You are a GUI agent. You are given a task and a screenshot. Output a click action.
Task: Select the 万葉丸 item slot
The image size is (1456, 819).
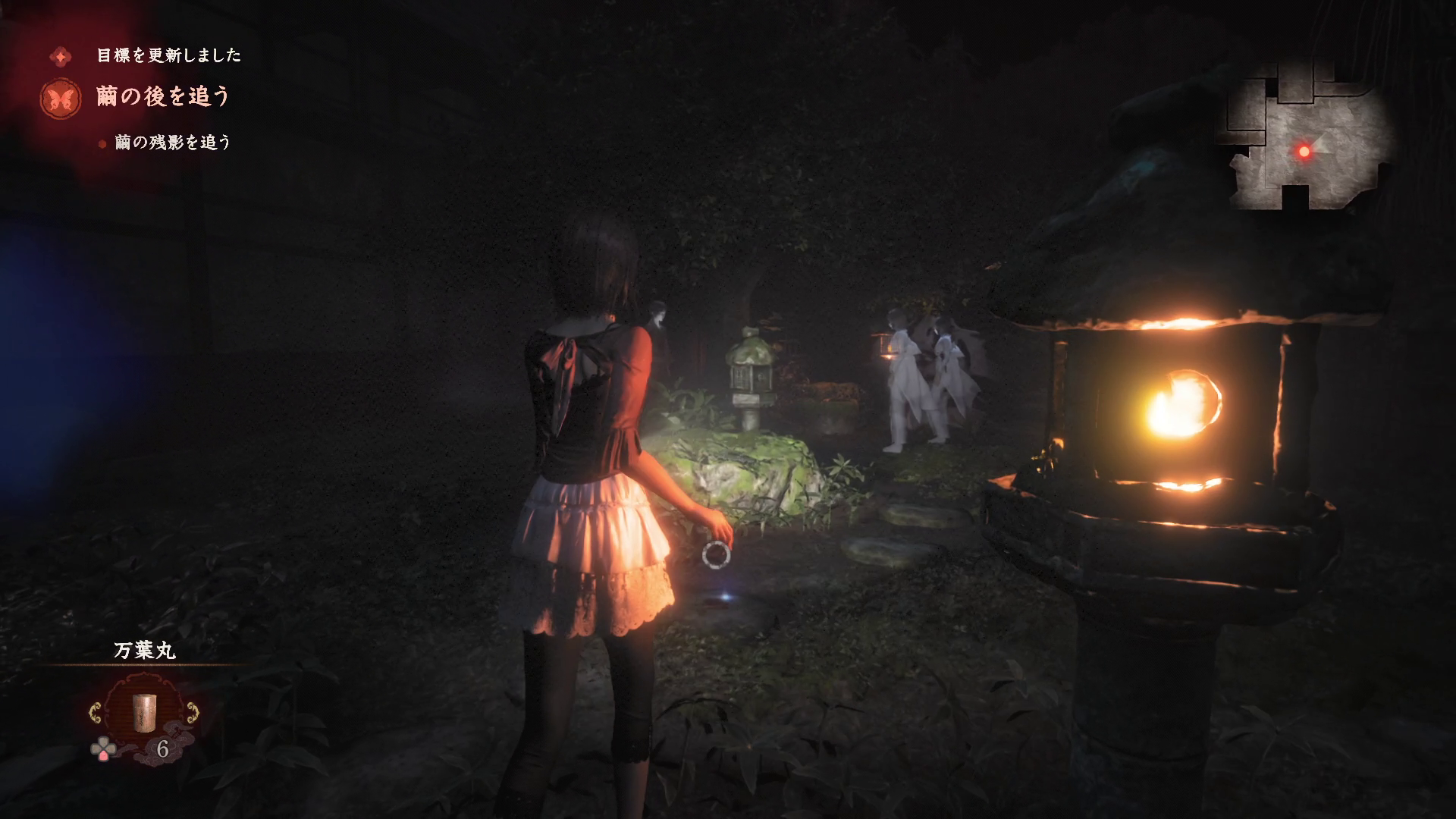pos(143,710)
